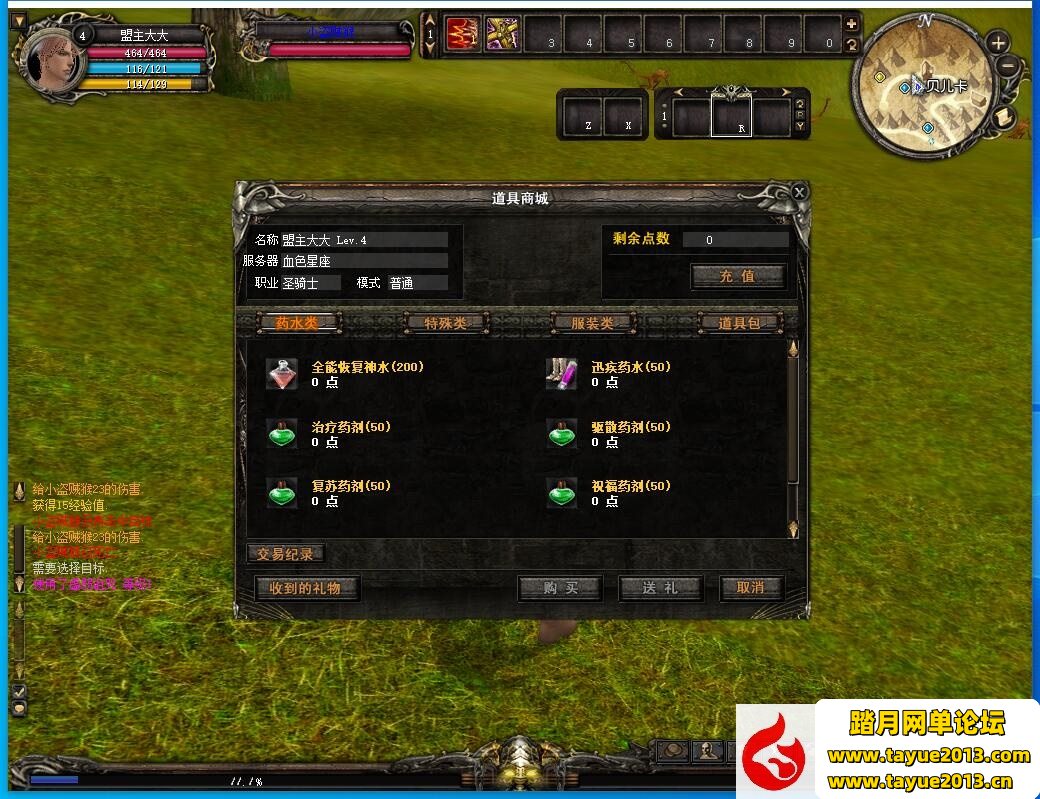Screen dimensions: 1040x799
Task: Show the 药水类 potion tab
Action: [298, 323]
